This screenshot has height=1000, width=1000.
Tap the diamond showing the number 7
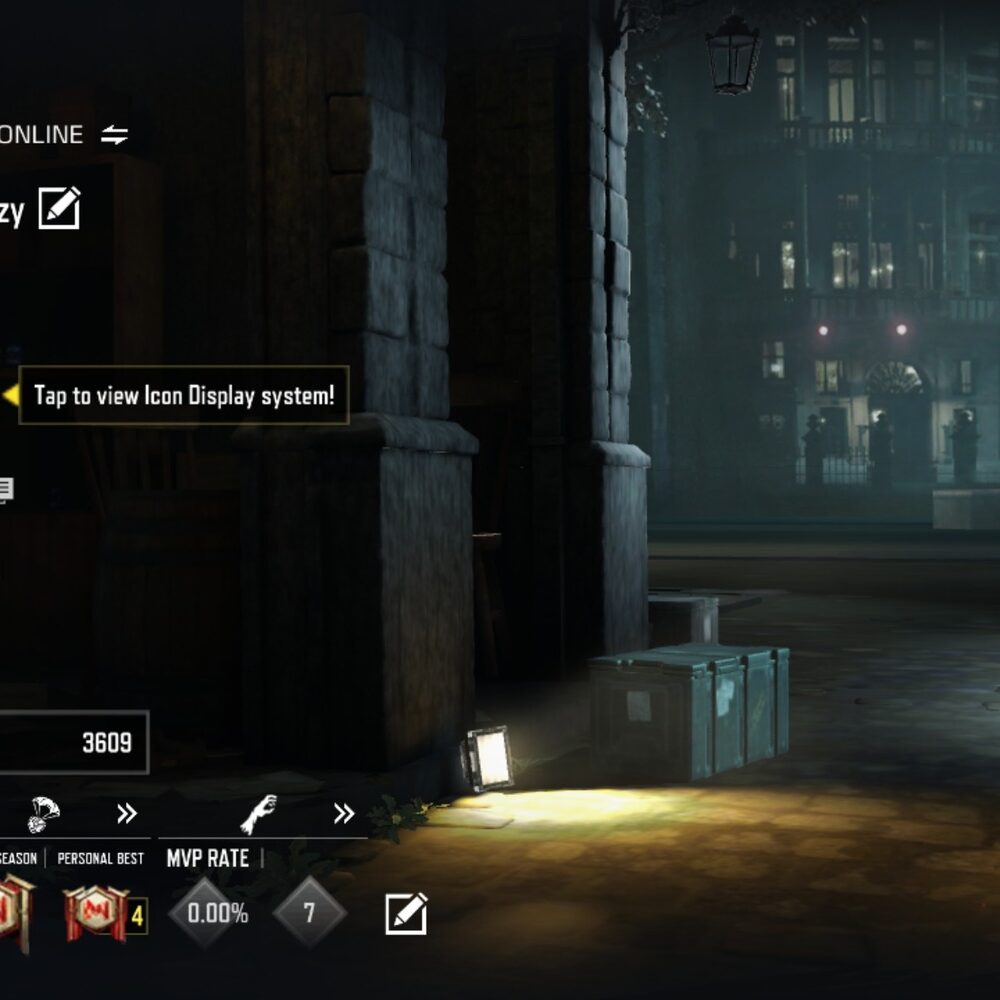(309, 912)
